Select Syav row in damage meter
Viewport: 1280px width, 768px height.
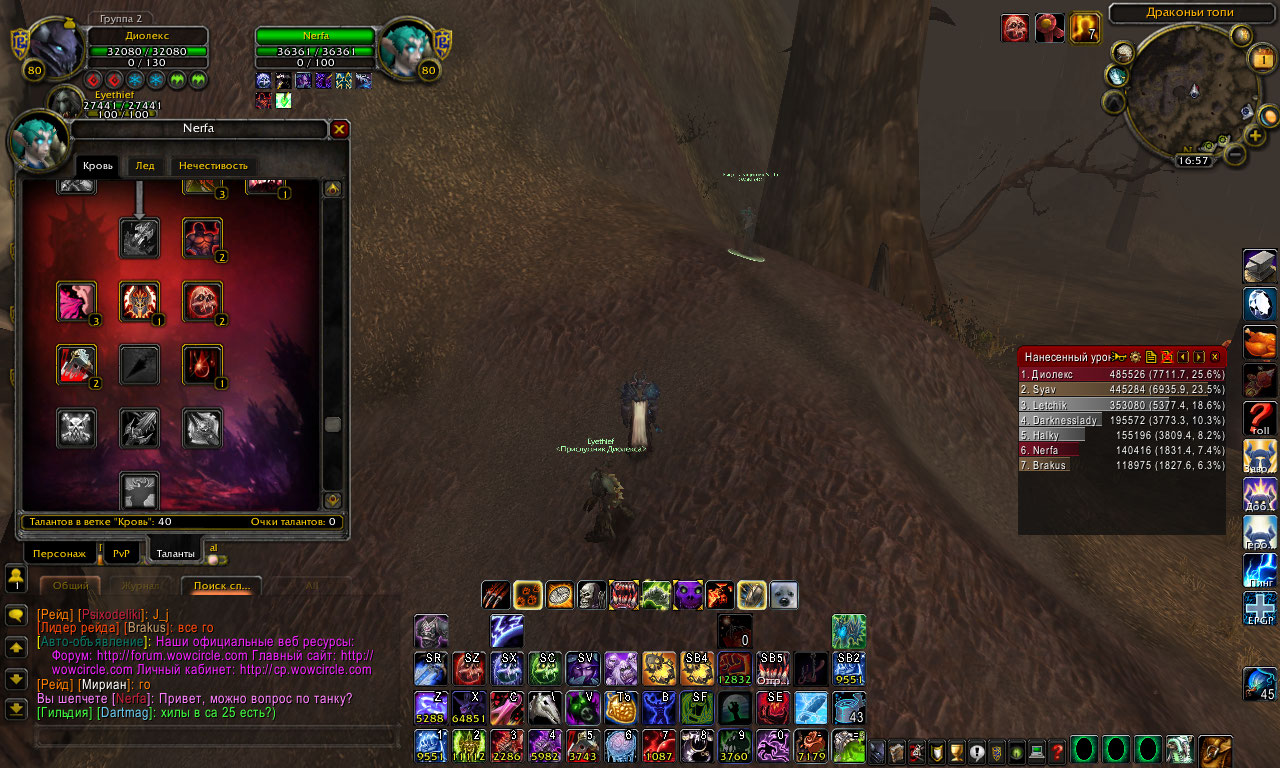pyautogui.click(x=1122, y=389)
